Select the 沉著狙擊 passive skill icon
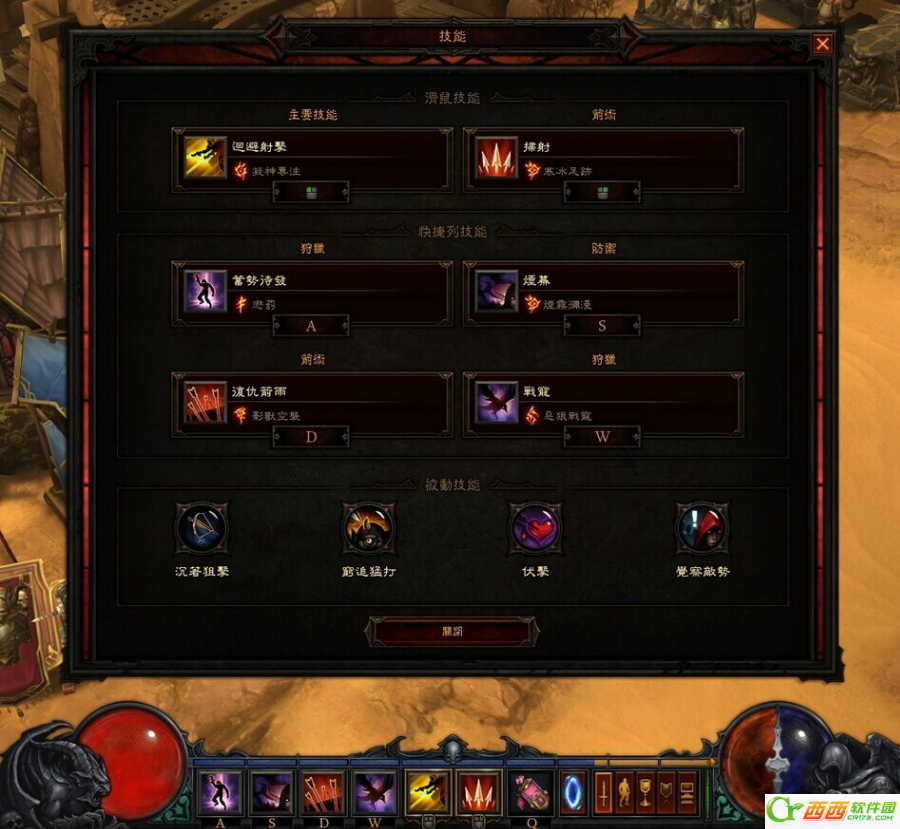 [201, 528]
